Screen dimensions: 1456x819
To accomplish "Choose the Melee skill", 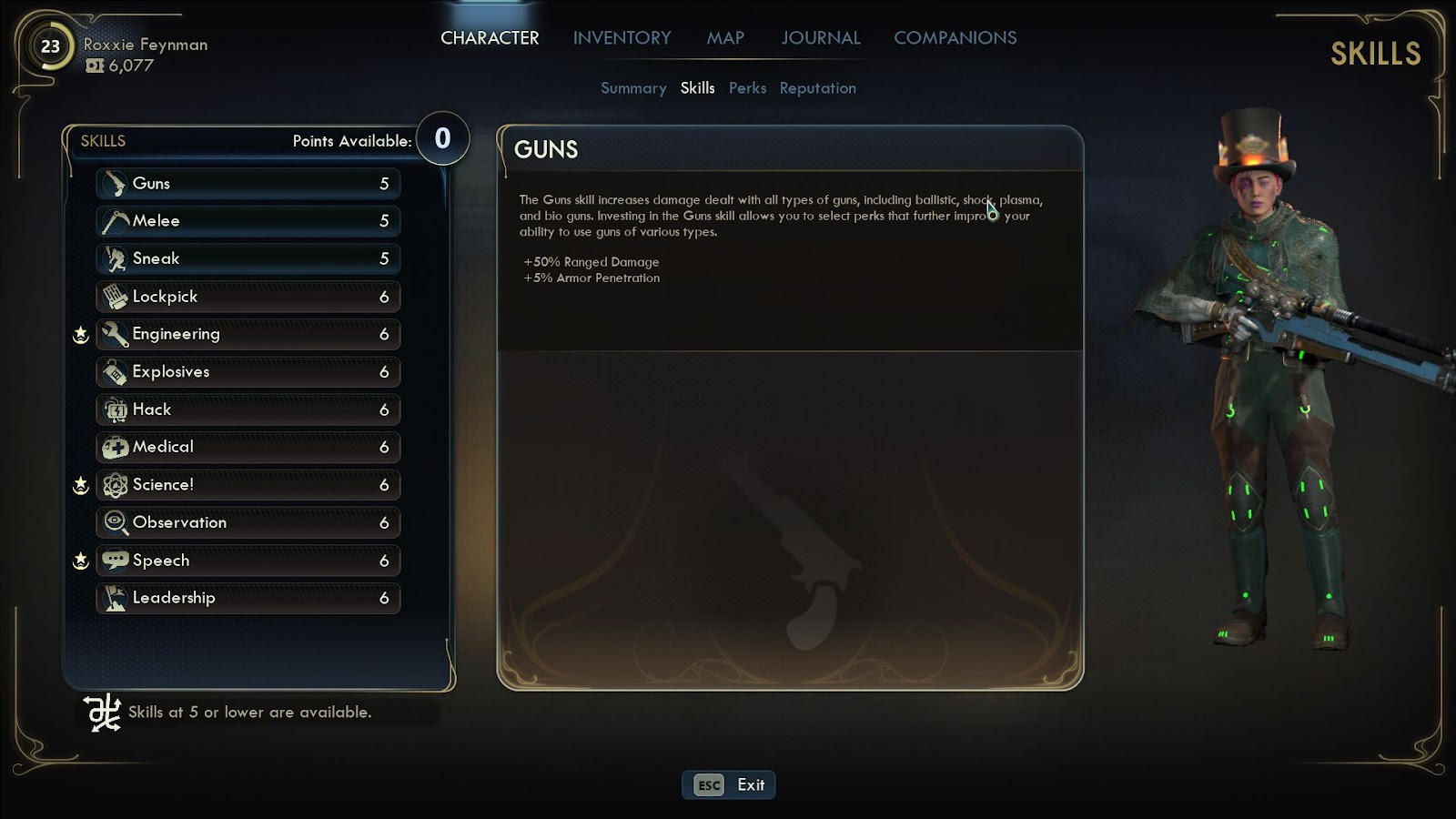I will [x=248, y=221].
